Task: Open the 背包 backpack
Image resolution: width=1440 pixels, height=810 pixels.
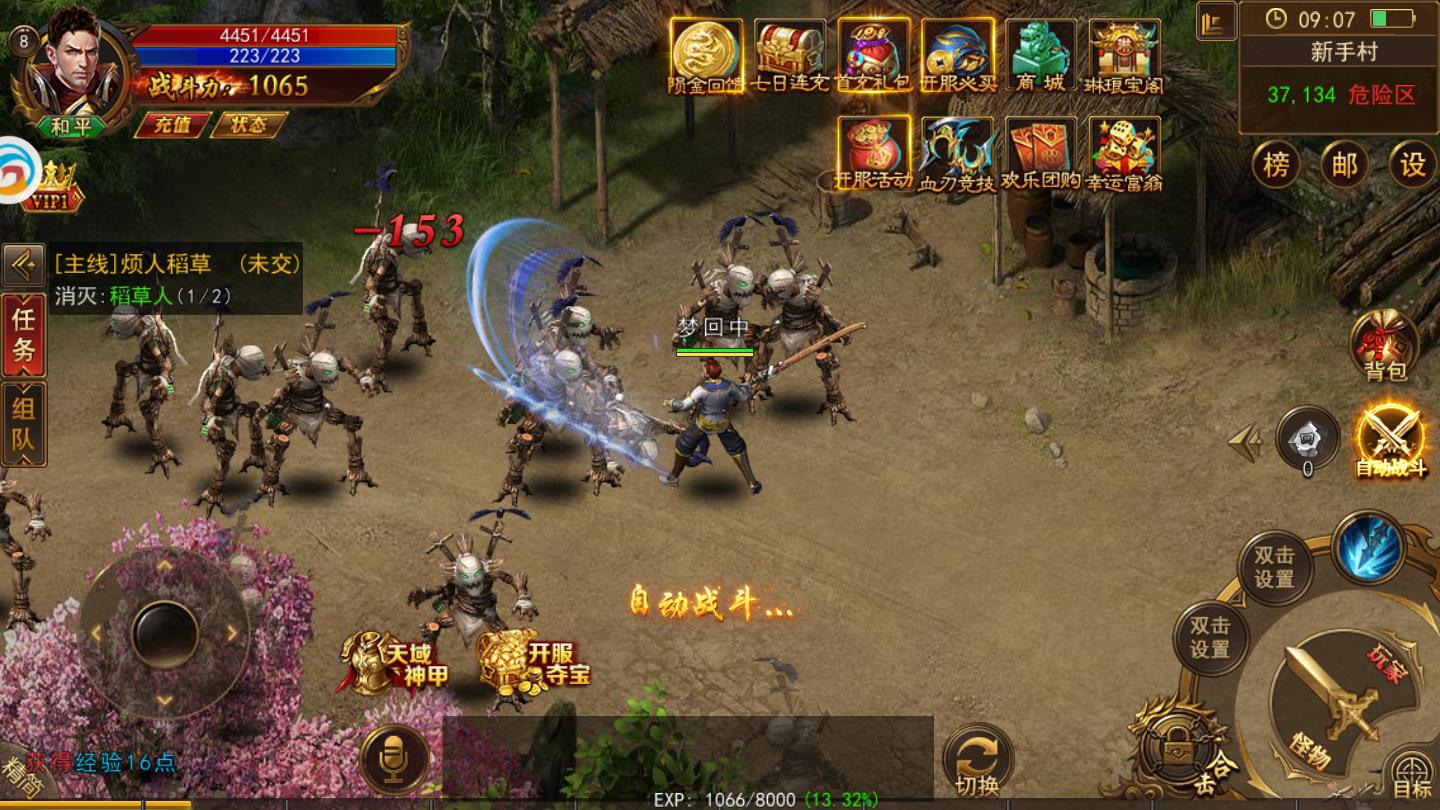Action: (x=1385, y=346)
